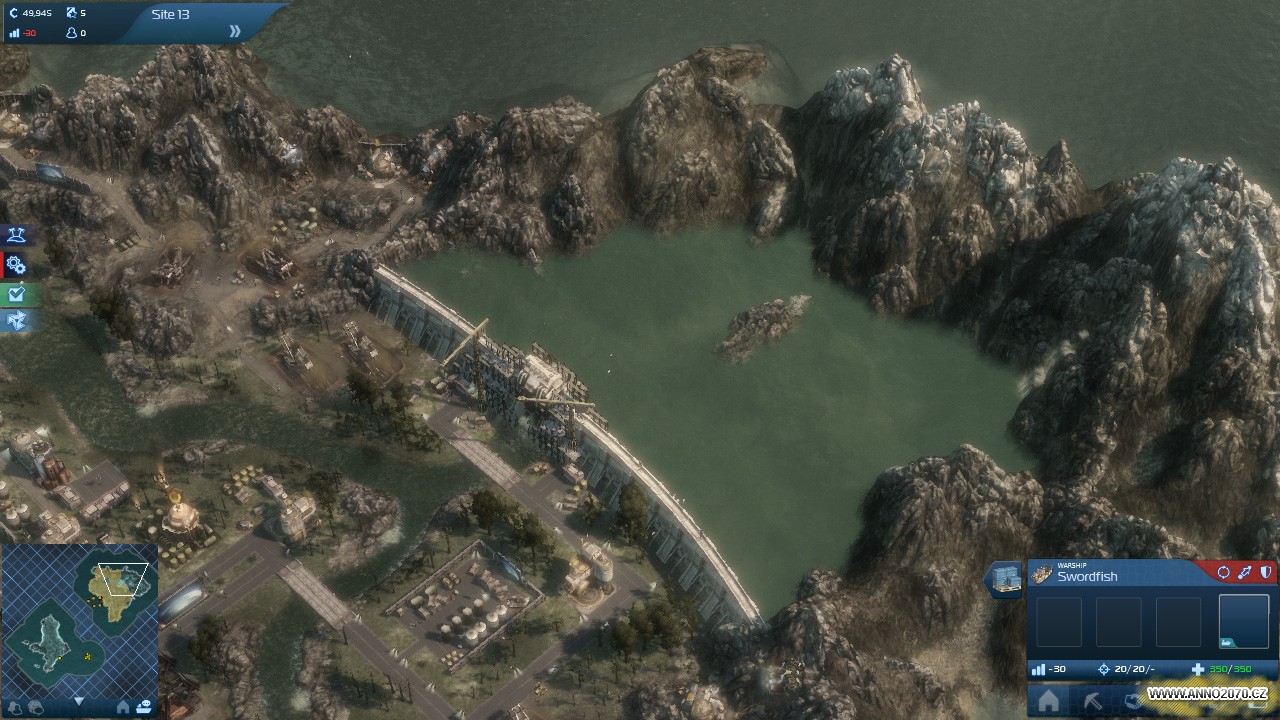The width and height of the screenshot is (1280, 720).
Task: Open the cargo crates tab beside Swordfish panel
Action: [x=1005, y=580]
